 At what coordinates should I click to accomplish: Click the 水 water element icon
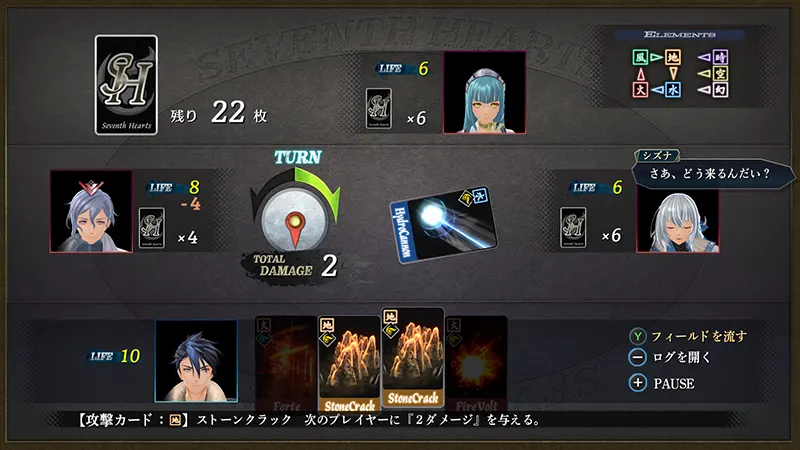tap(676, 89)
